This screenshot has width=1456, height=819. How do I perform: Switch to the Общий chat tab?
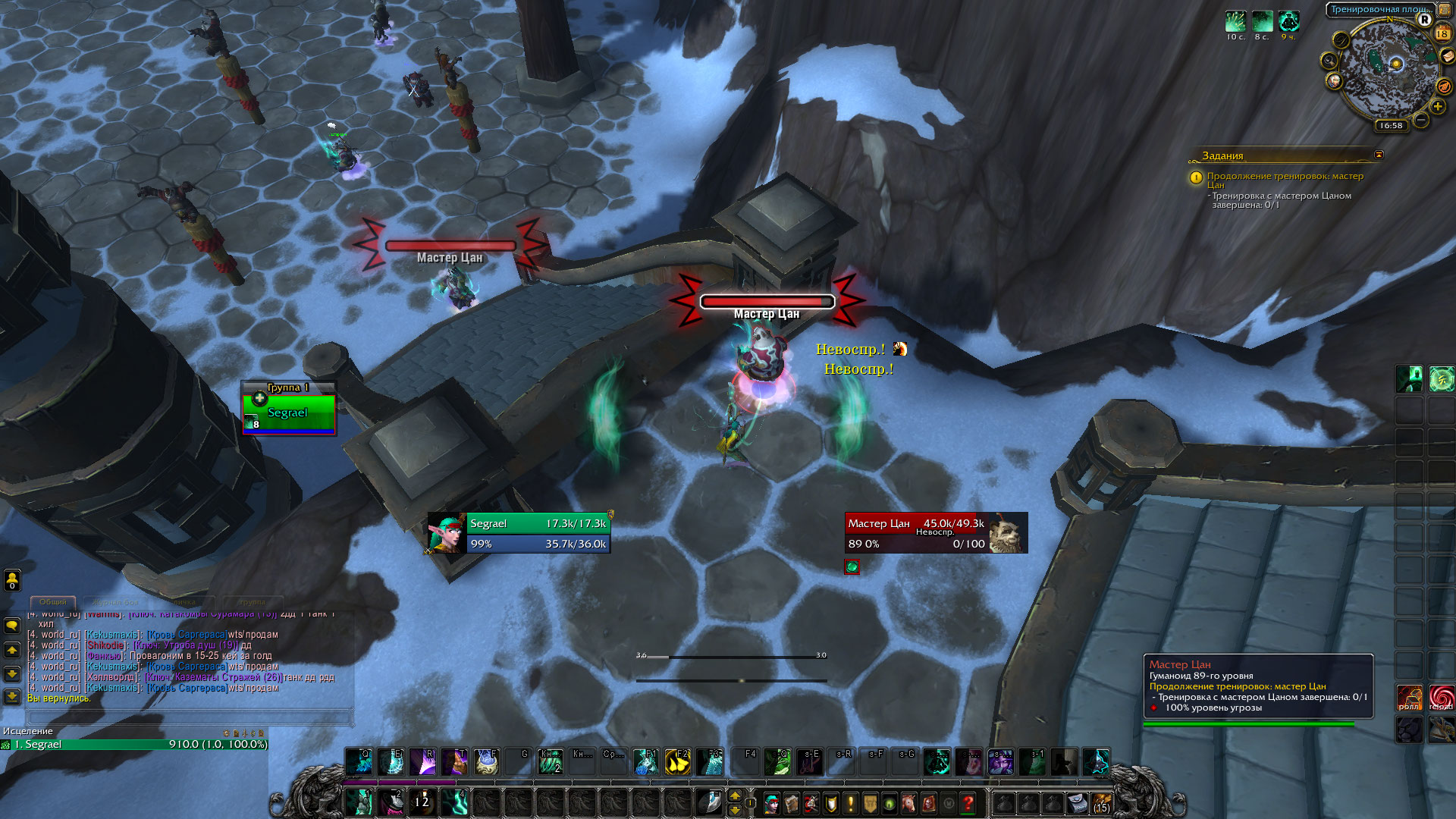click(53, 601)
